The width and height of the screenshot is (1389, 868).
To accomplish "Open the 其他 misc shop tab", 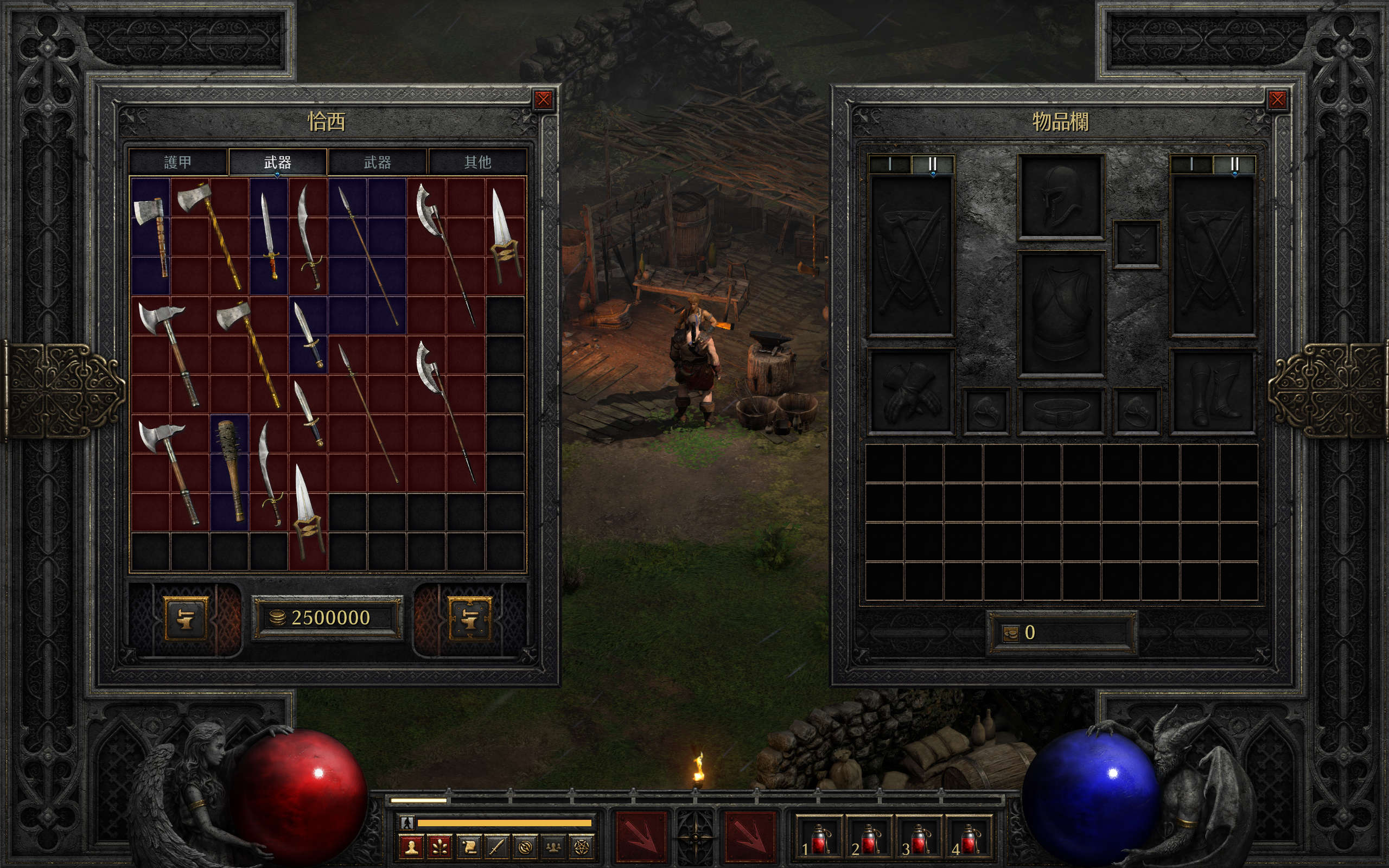I will (477, 162).
